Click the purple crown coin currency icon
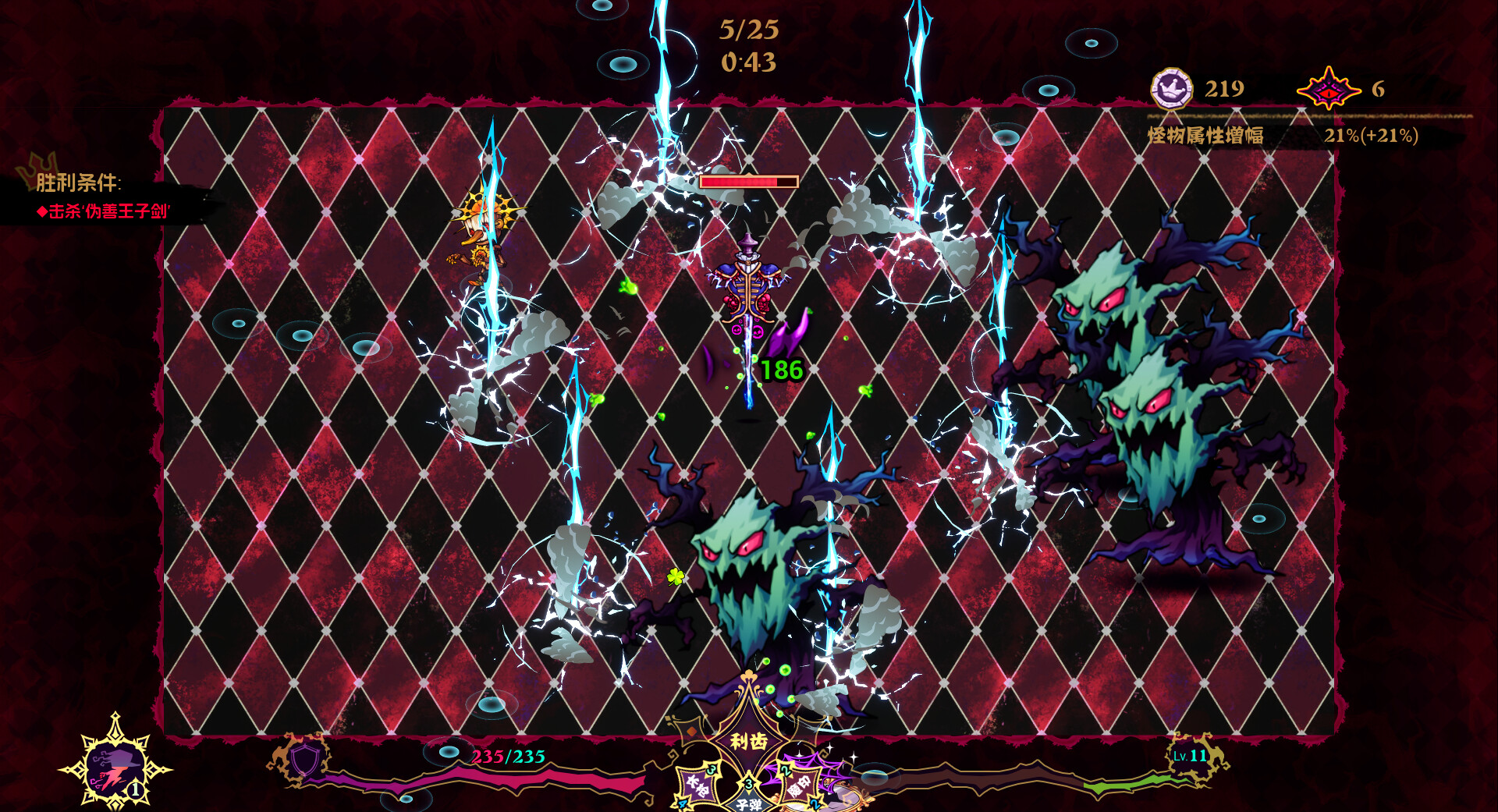 coord(1170,90)
